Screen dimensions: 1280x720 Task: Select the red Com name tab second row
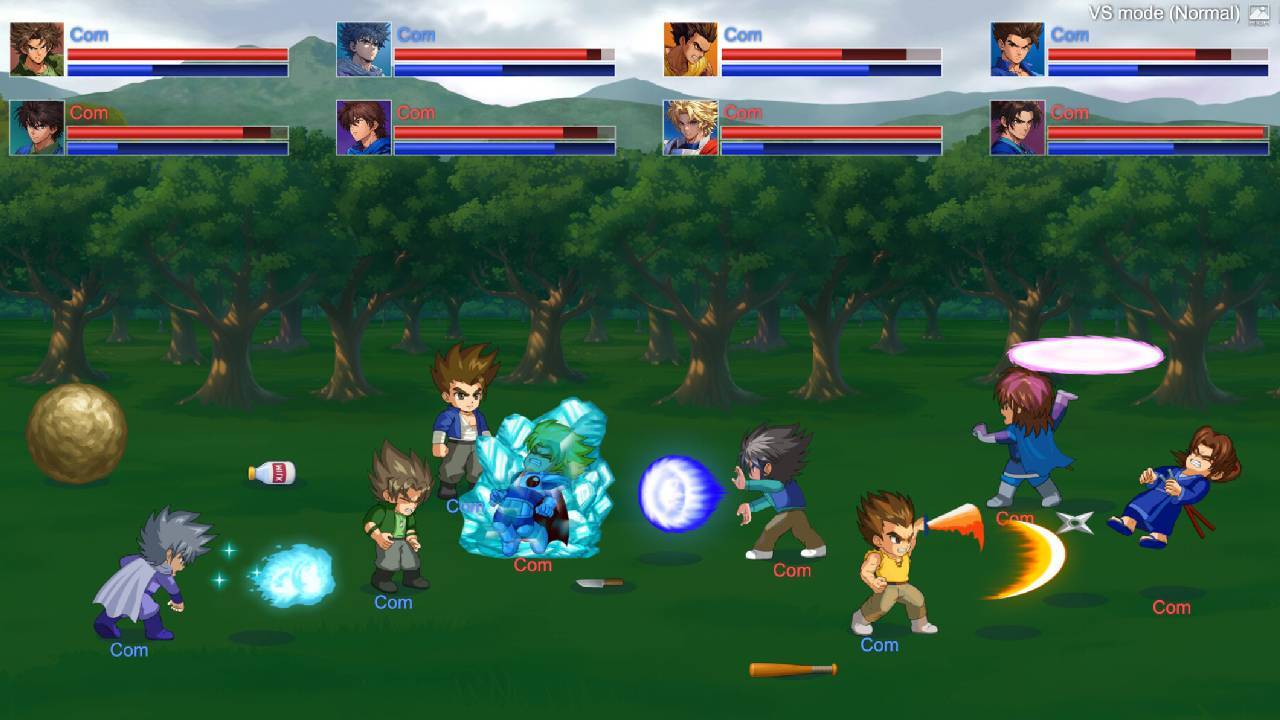point(88,113)
